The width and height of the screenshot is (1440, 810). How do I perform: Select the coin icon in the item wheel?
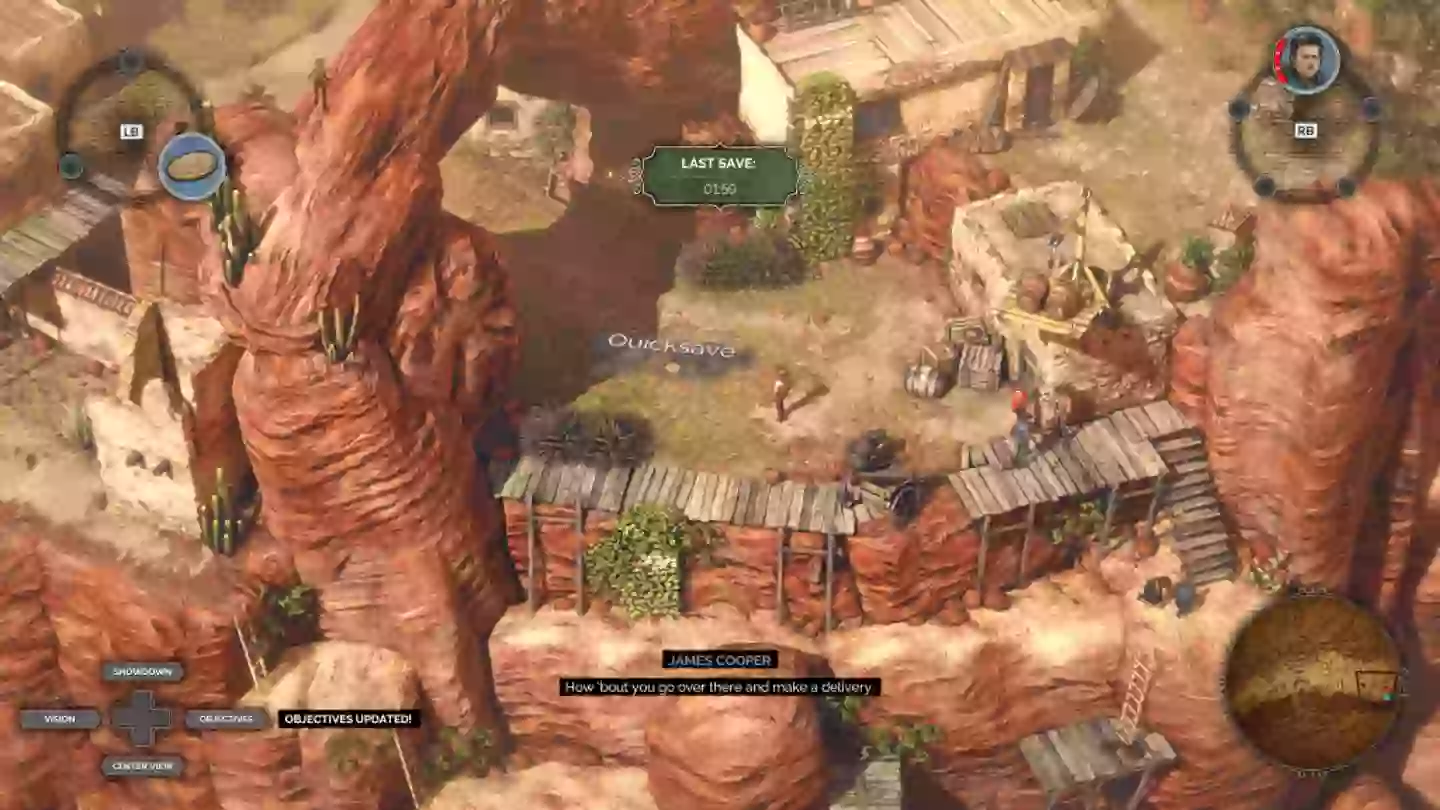190,168
